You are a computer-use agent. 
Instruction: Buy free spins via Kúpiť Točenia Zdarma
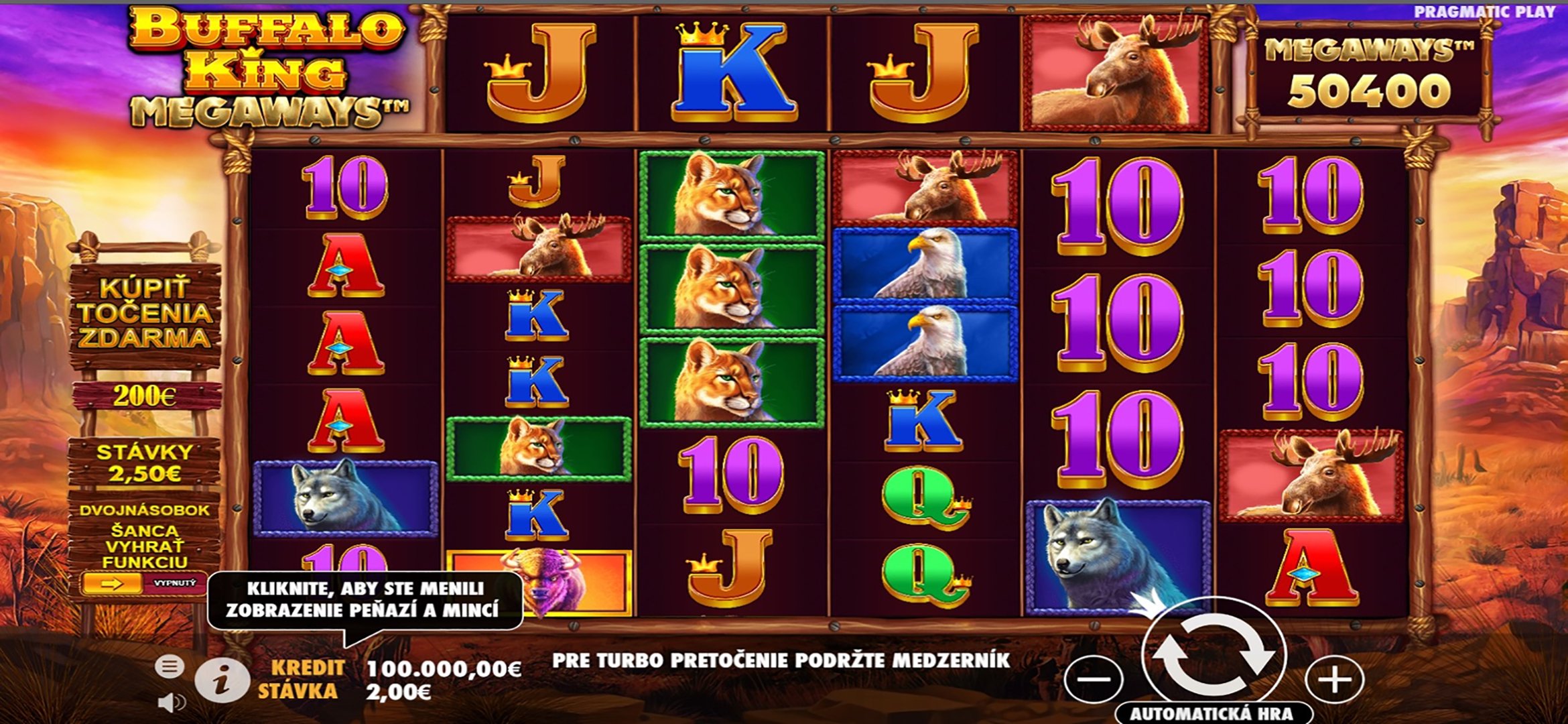(x=145, y=314)
